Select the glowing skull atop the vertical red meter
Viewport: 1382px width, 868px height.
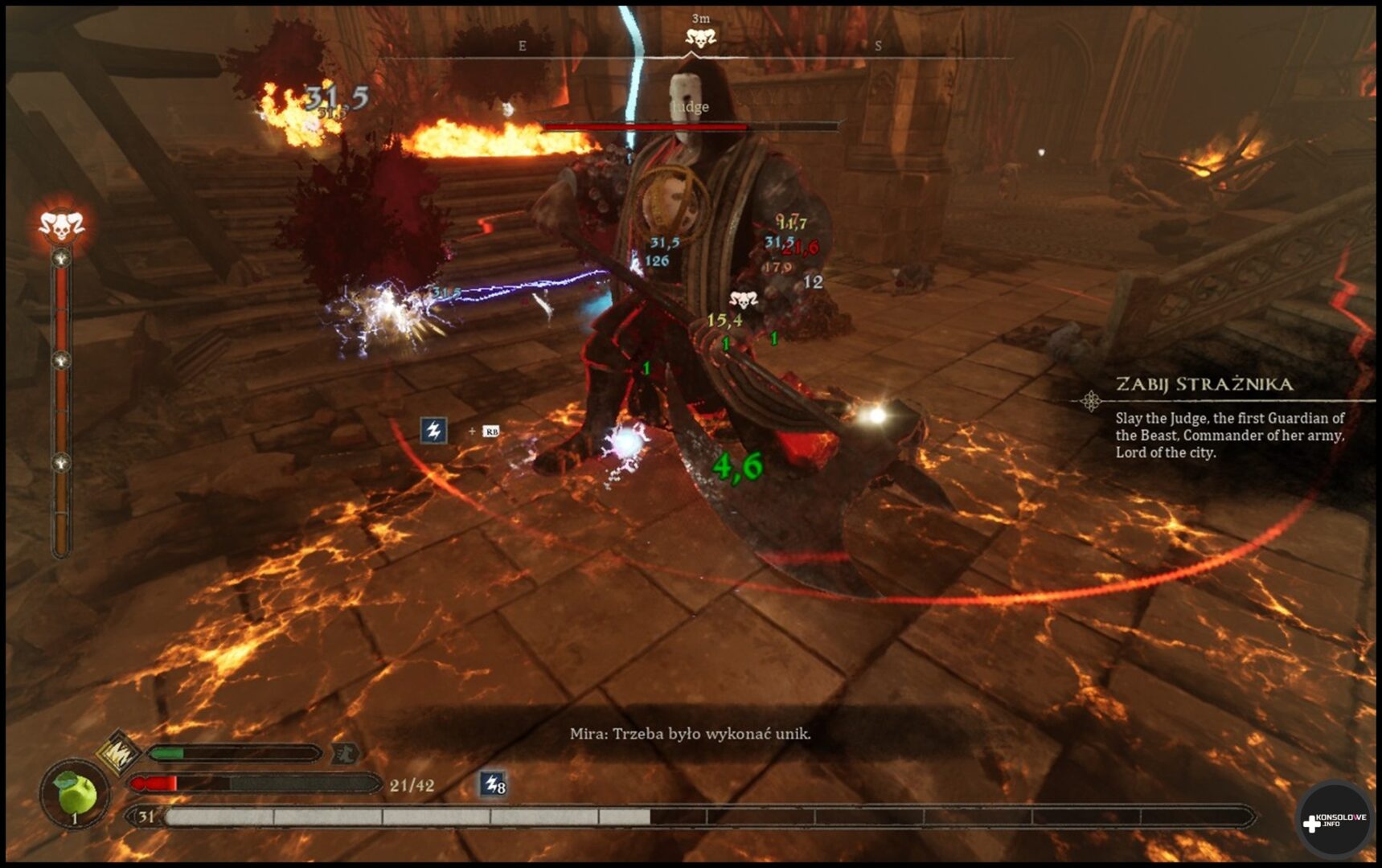(61, 226)
